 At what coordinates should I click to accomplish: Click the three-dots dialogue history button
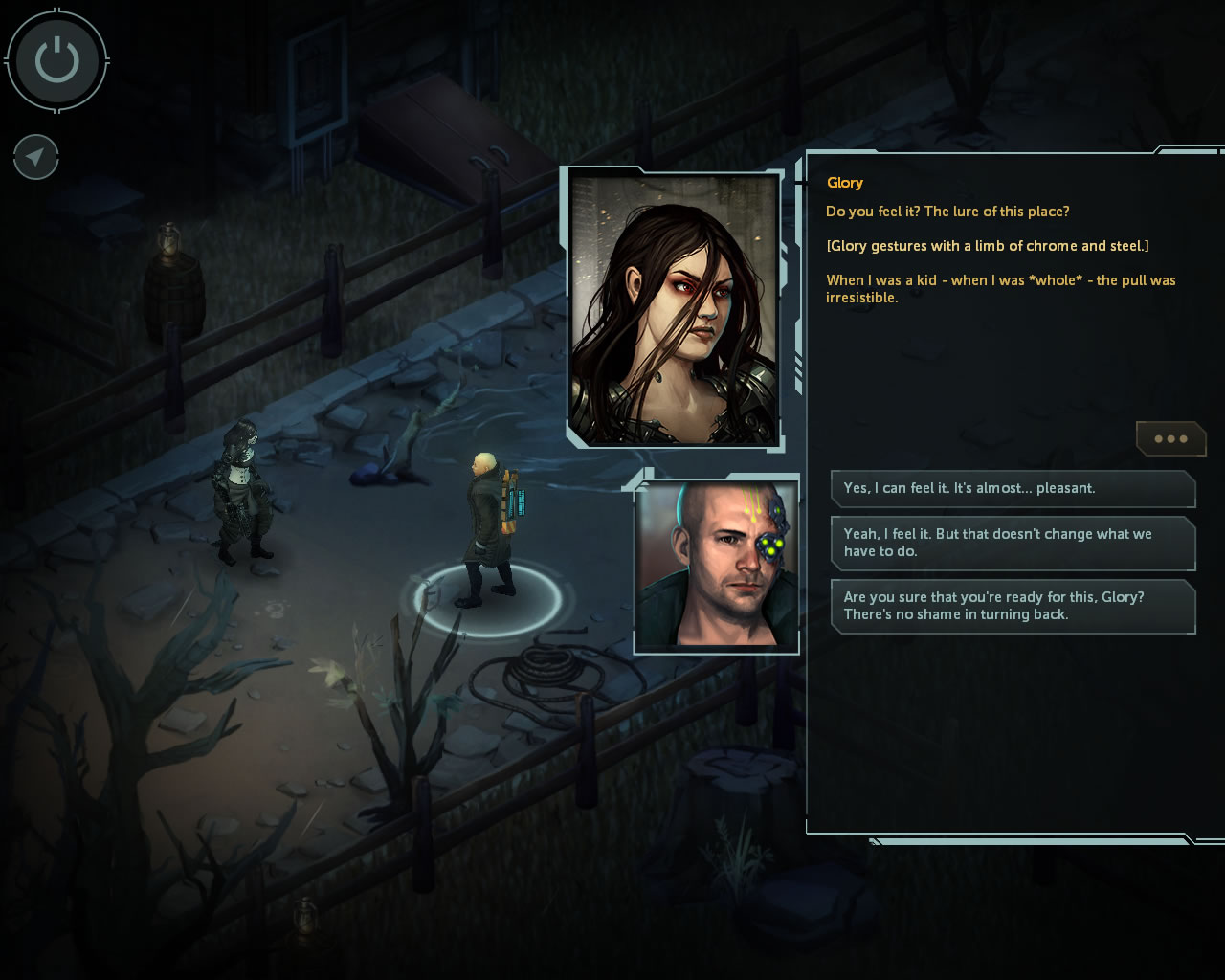[1170, 439]
